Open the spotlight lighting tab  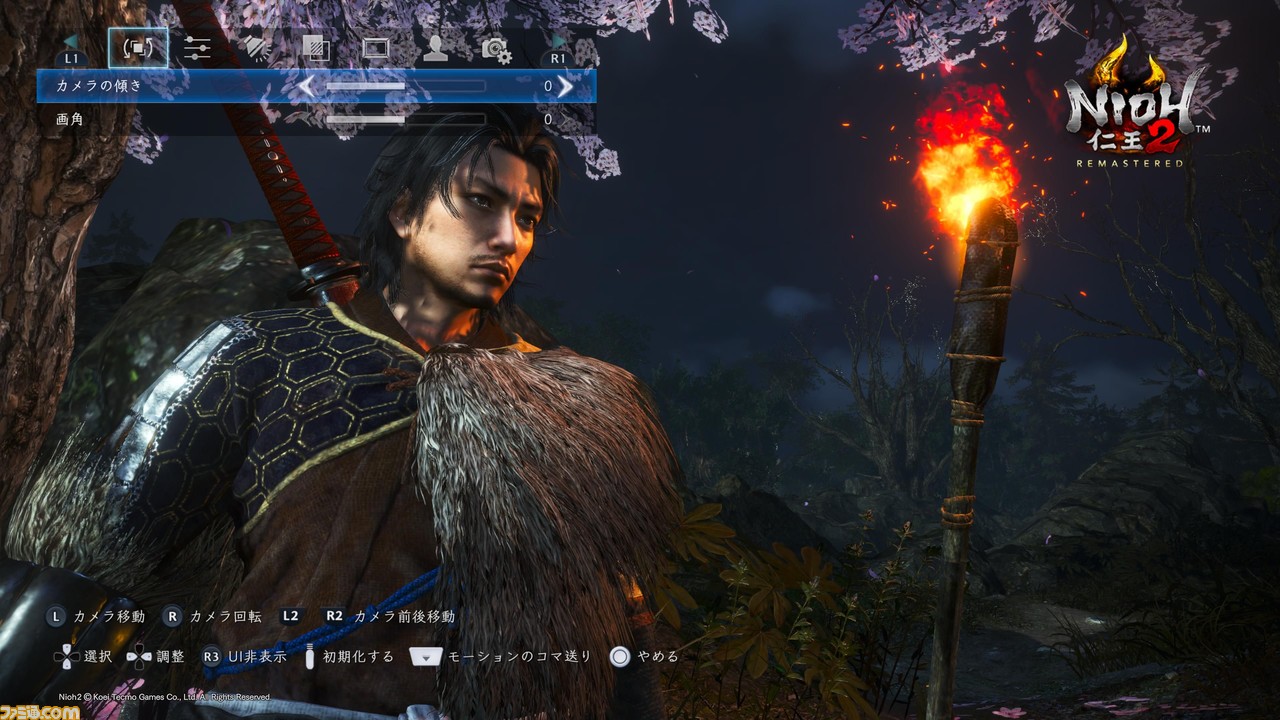(x=256, y=48)
